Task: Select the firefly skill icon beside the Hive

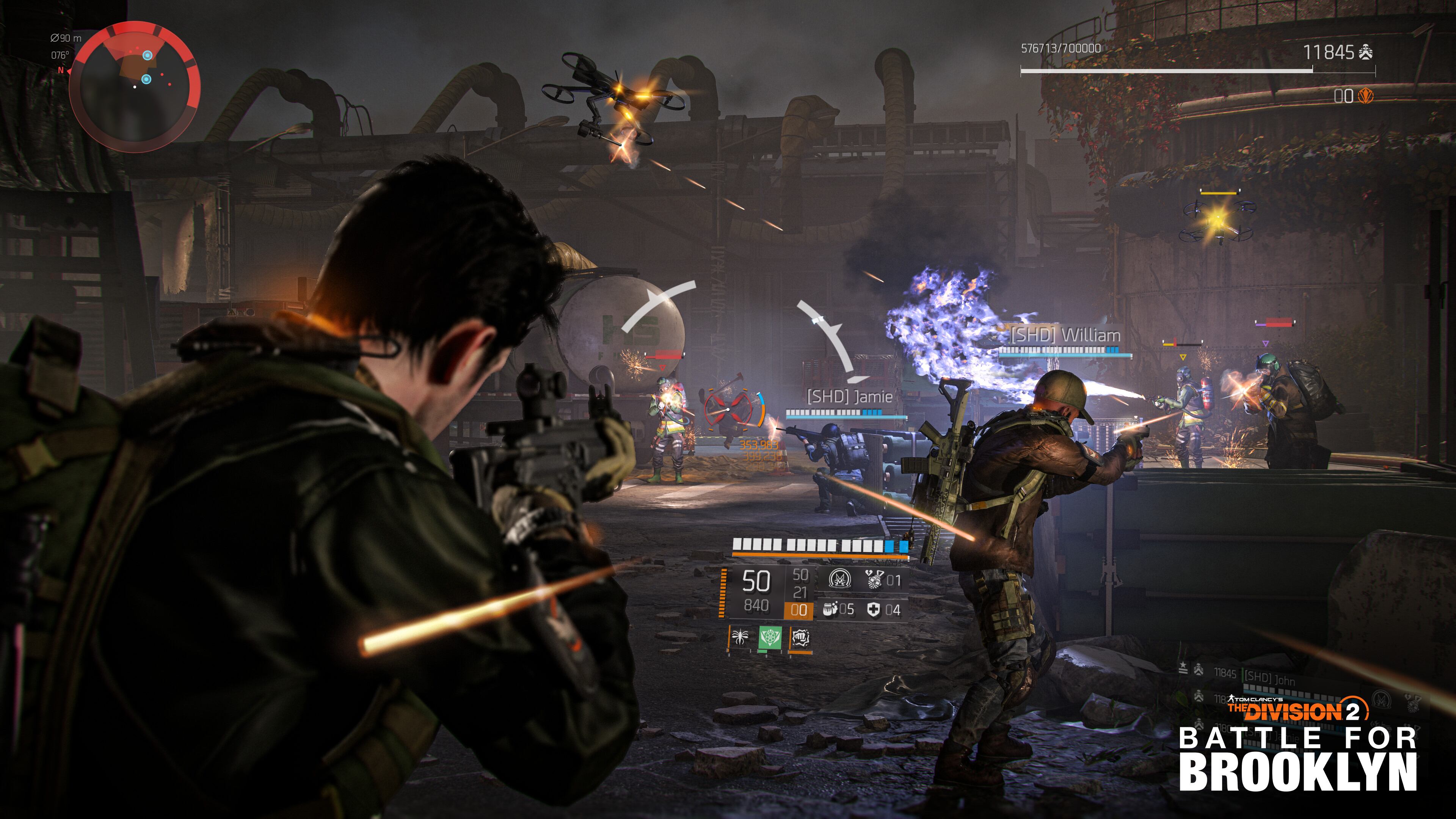Action: point(740,637)
